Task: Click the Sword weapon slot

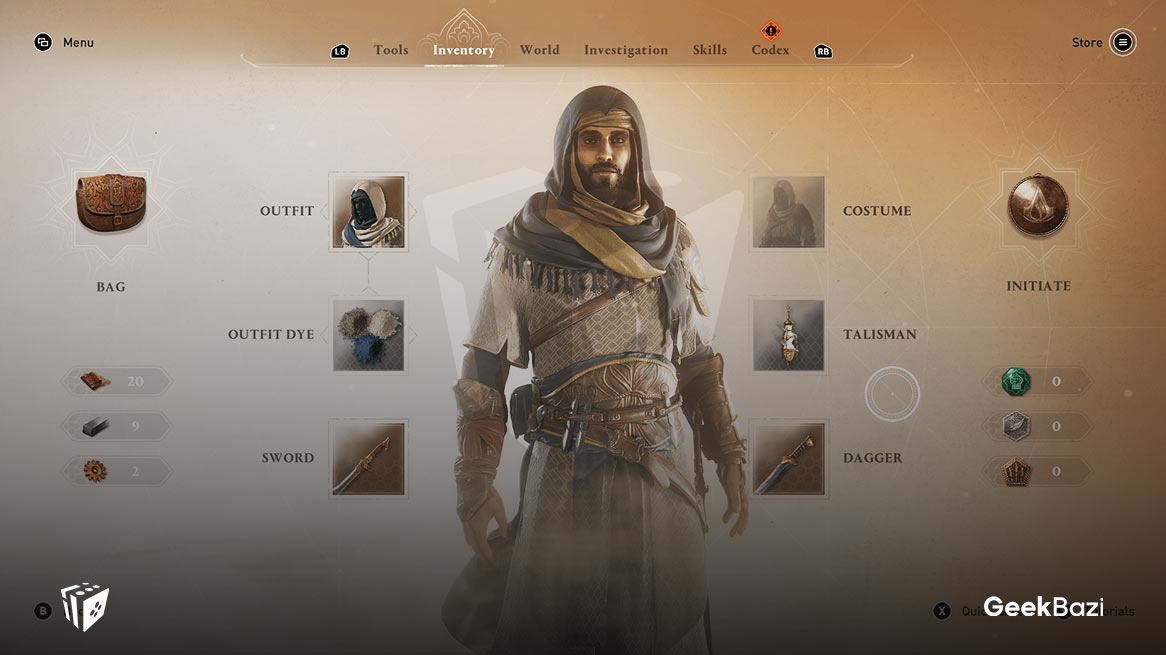Action: click(x=369, y=458)
